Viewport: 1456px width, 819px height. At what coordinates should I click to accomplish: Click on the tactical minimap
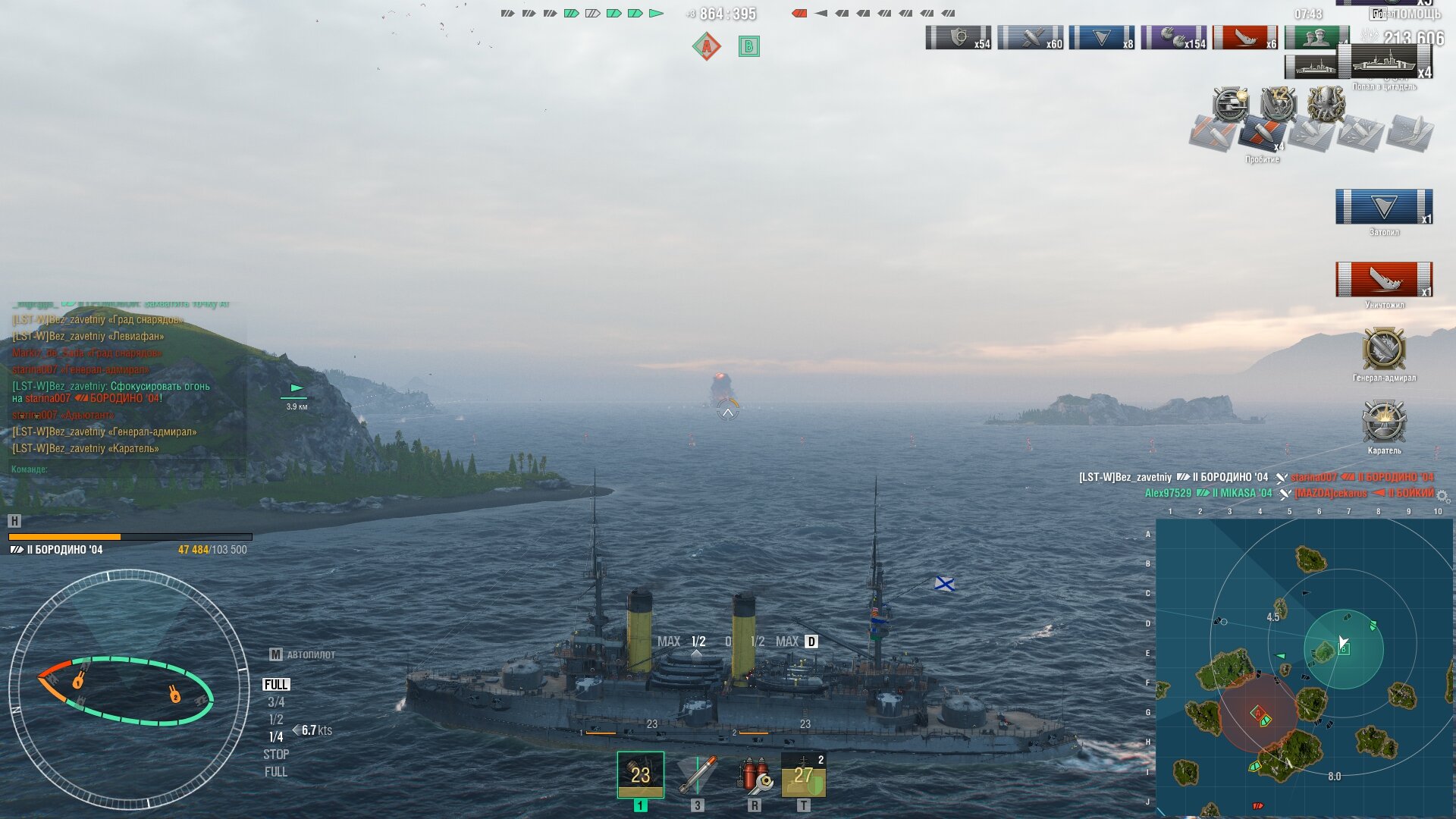tap(1304, 667)
